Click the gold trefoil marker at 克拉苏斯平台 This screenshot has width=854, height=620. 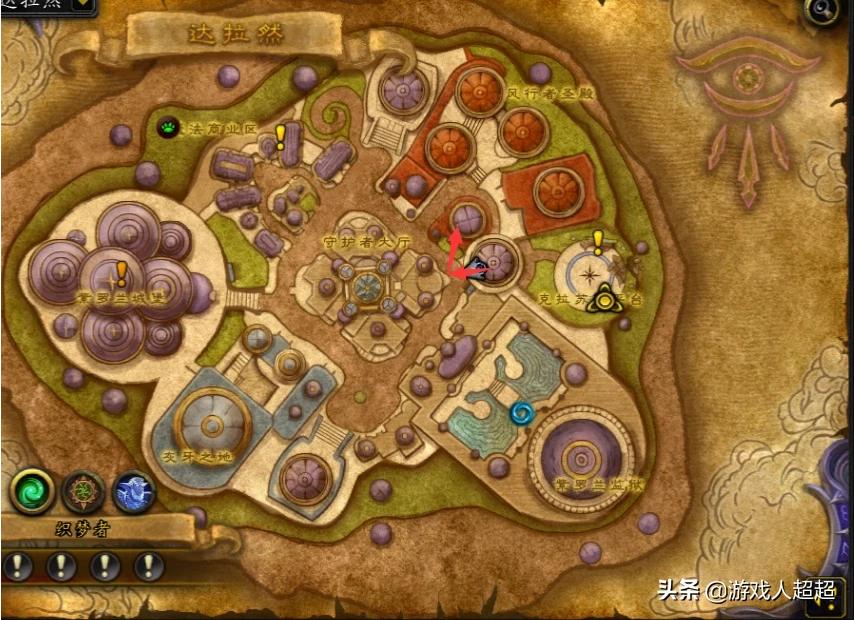[x=604, y=297]
